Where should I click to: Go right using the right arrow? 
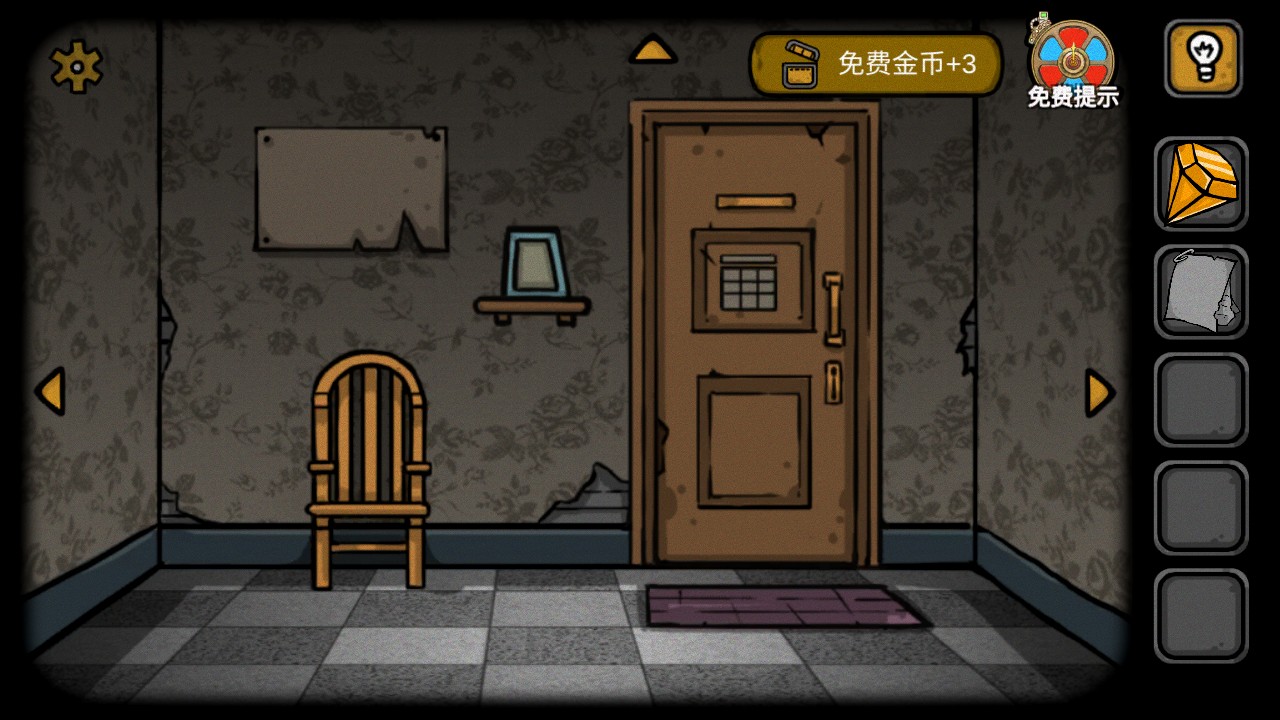(1097, 393)
